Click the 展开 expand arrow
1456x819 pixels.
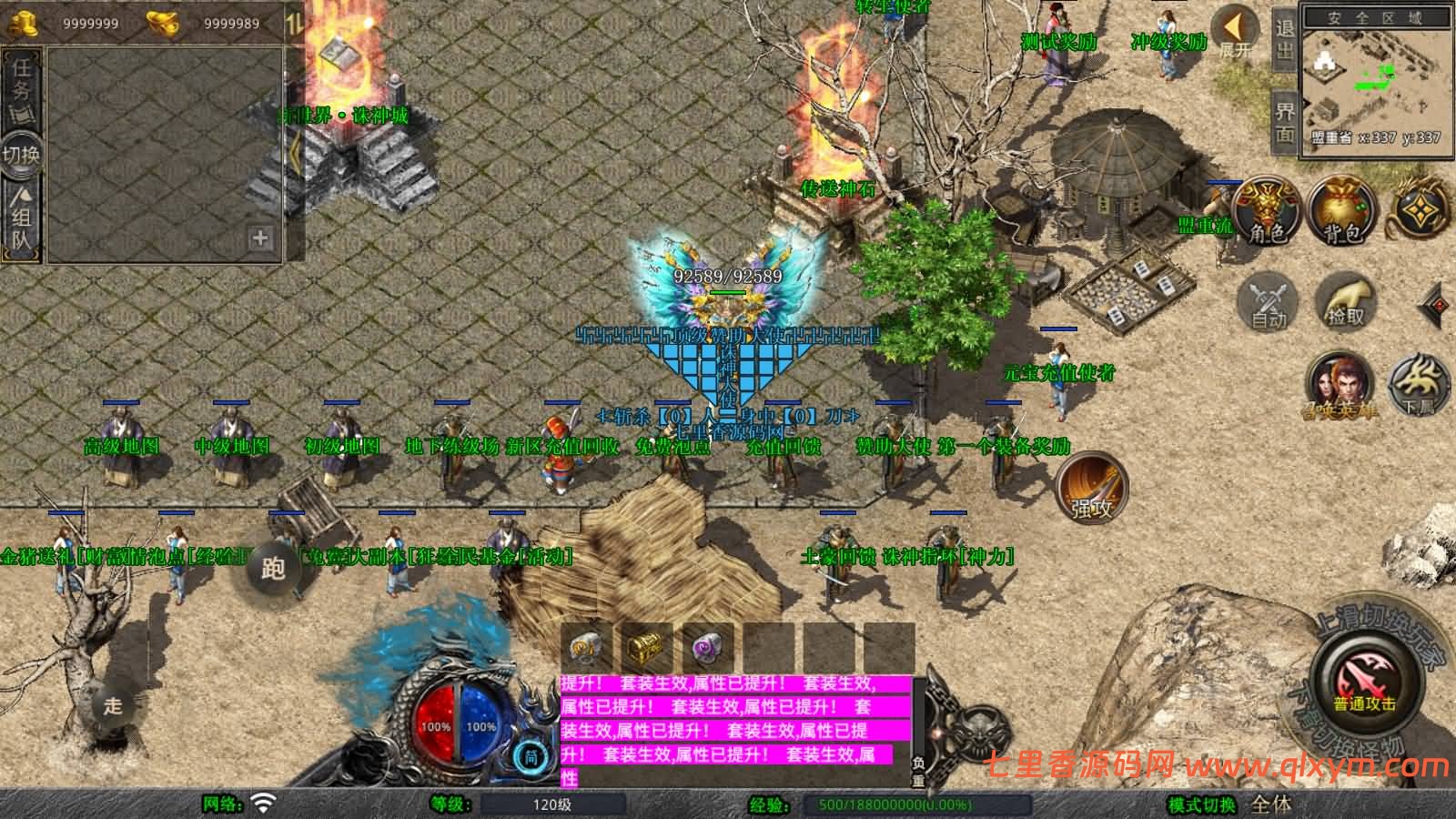pyautogui.click(x=1236, y=32)
